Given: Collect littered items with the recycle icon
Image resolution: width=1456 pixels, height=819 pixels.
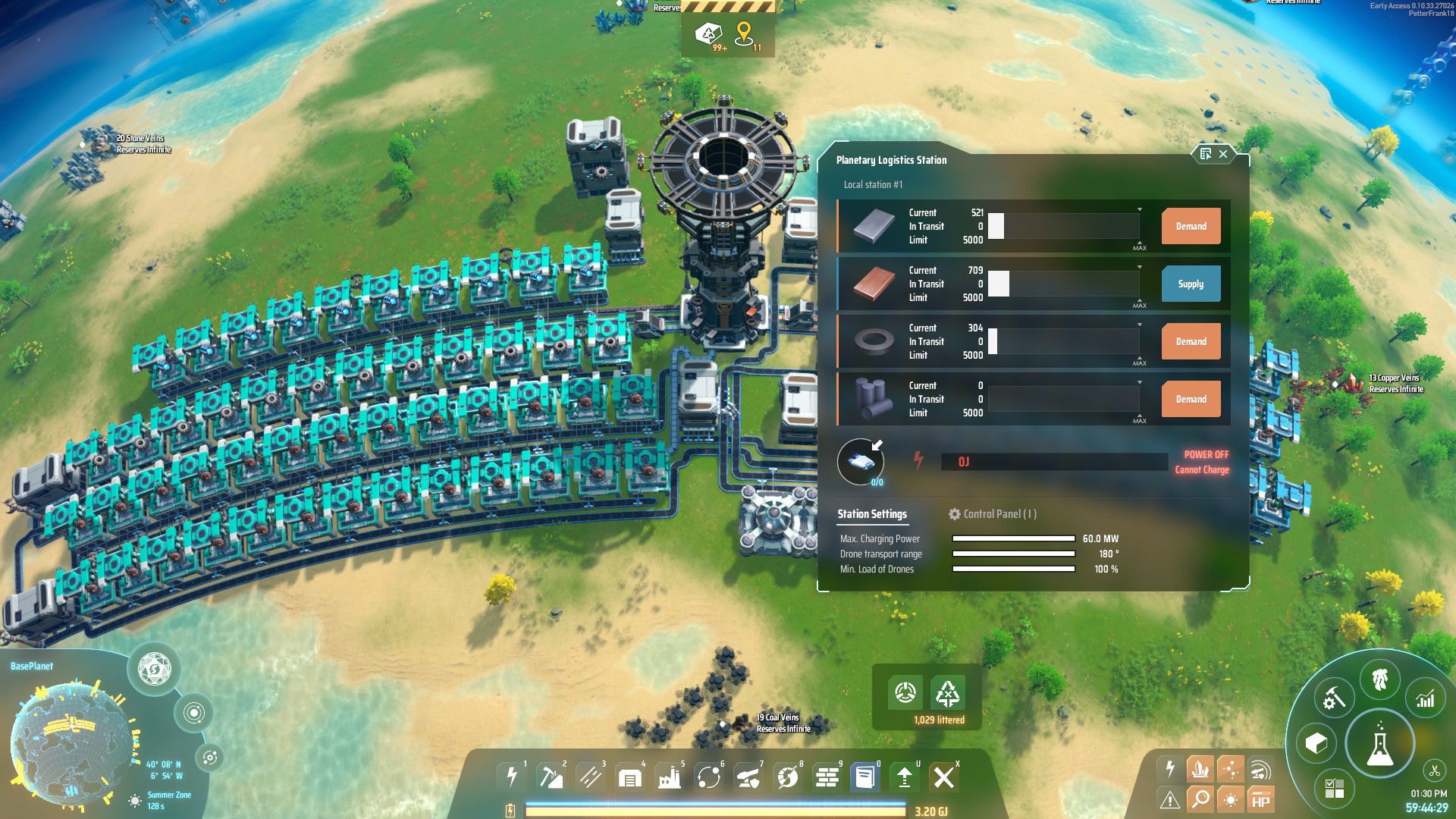Looking at the screenshot, I should (x=948, y=692).
